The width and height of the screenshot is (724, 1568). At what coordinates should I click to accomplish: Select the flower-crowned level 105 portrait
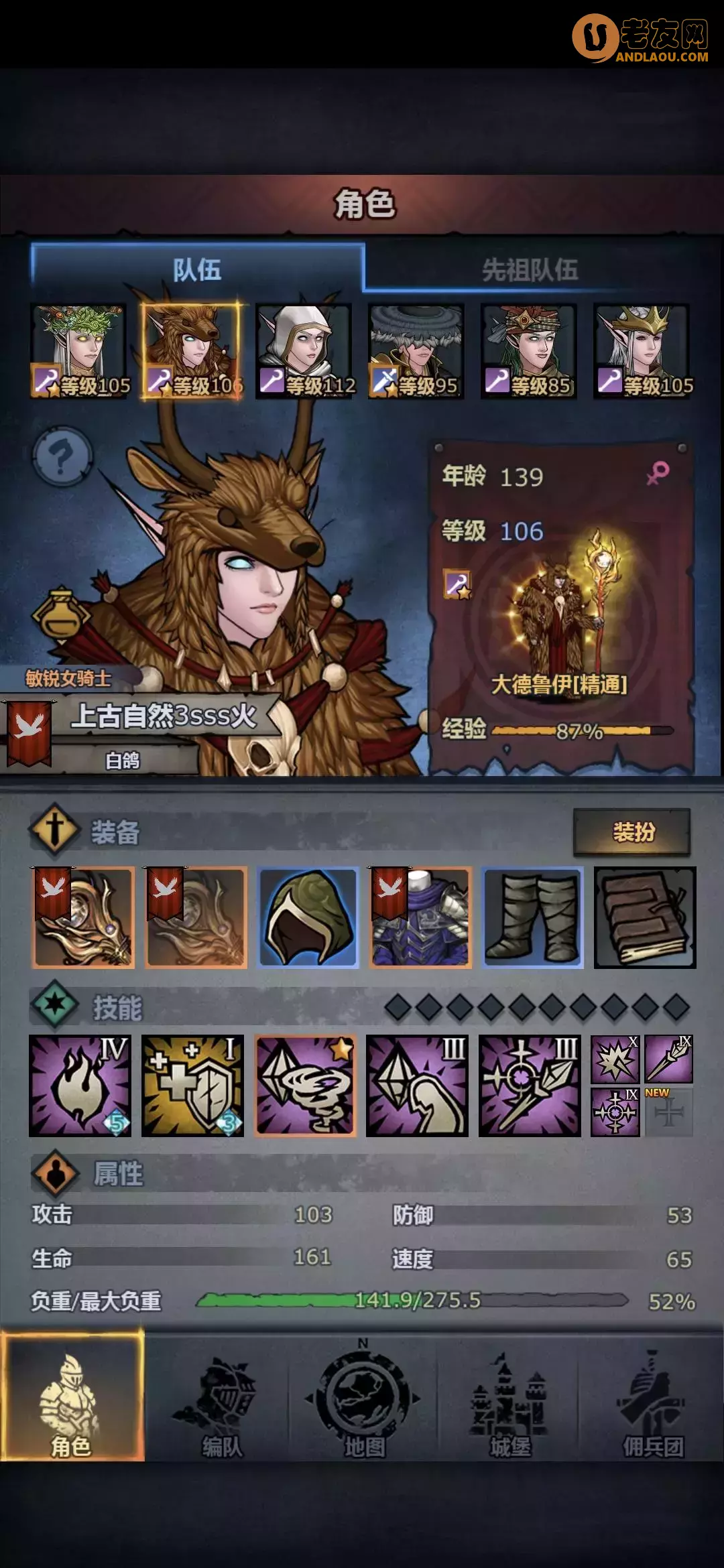79,351
